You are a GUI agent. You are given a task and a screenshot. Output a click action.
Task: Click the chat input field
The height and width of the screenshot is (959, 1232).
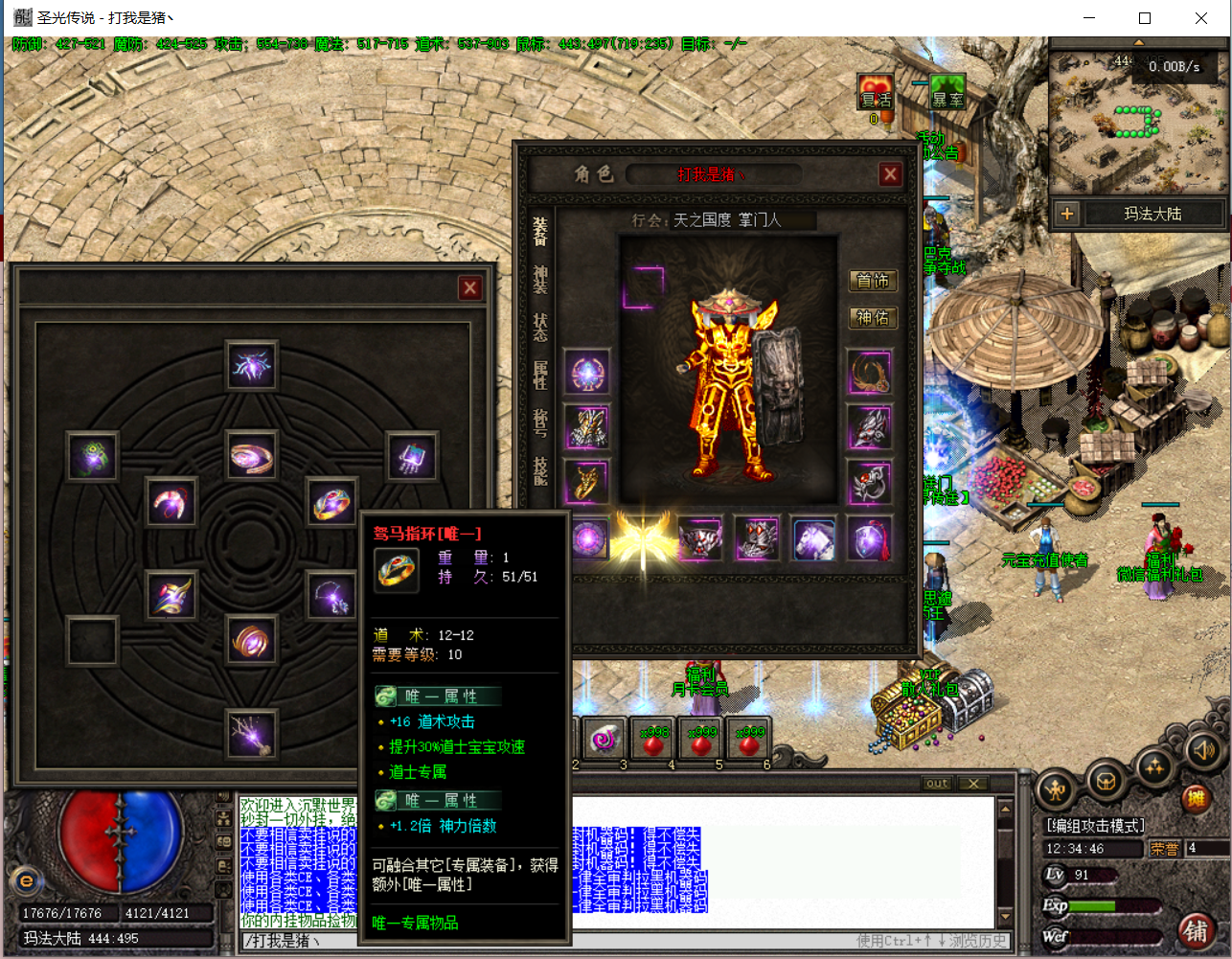(x=536, y=941)
